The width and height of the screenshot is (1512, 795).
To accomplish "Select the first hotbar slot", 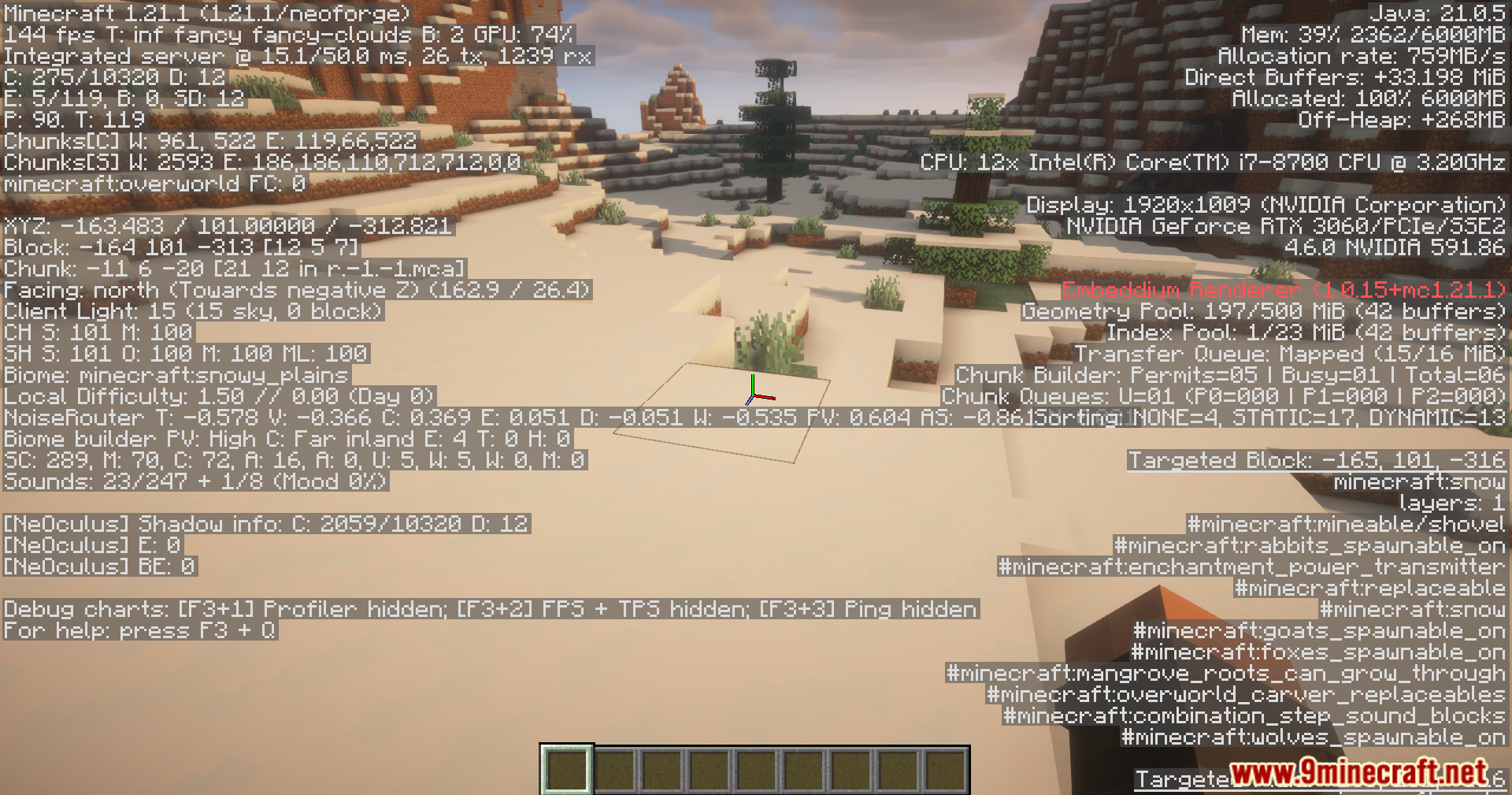I will coord(567,770).
